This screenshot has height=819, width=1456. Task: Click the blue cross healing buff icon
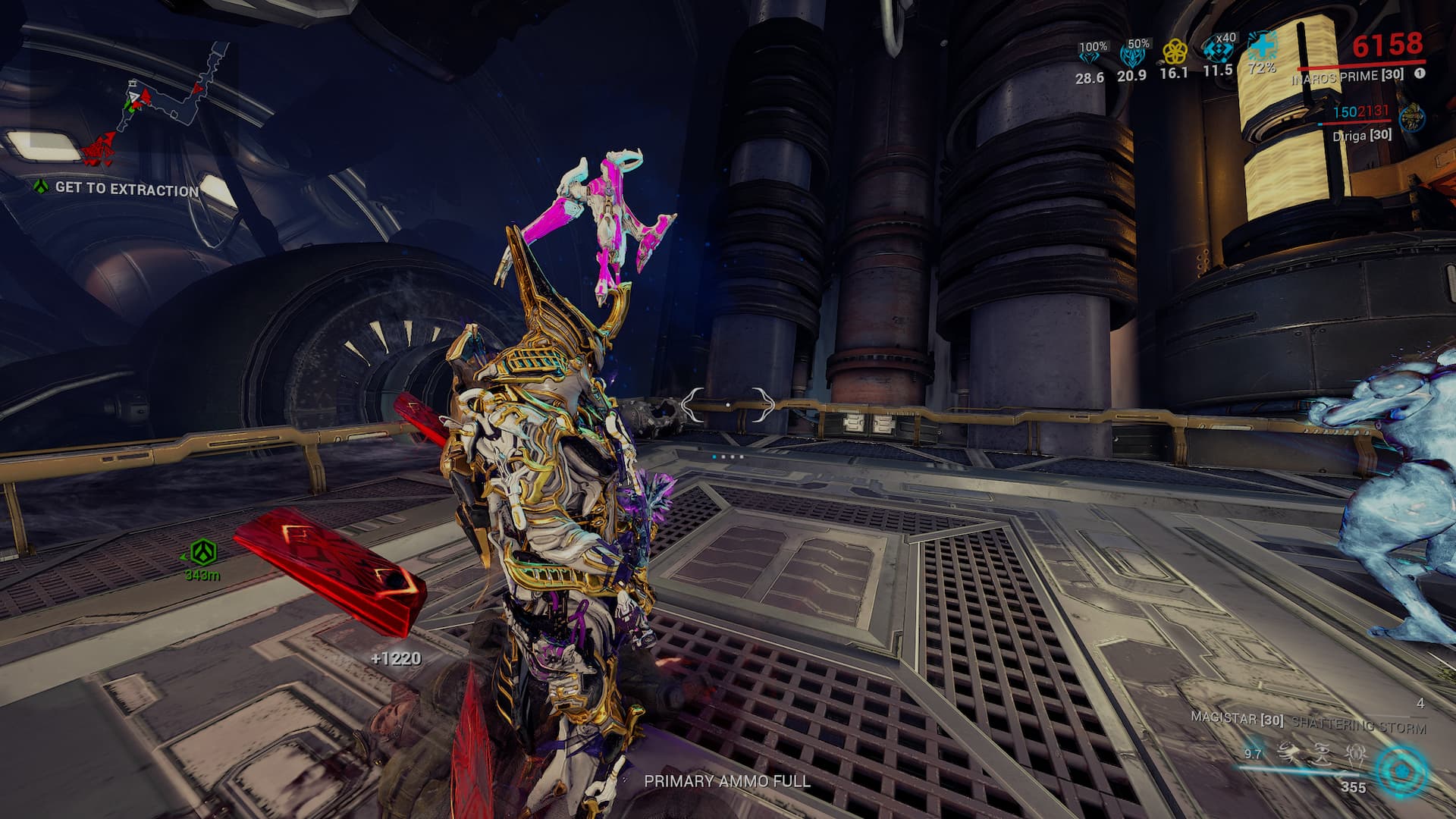(1263, 46)
